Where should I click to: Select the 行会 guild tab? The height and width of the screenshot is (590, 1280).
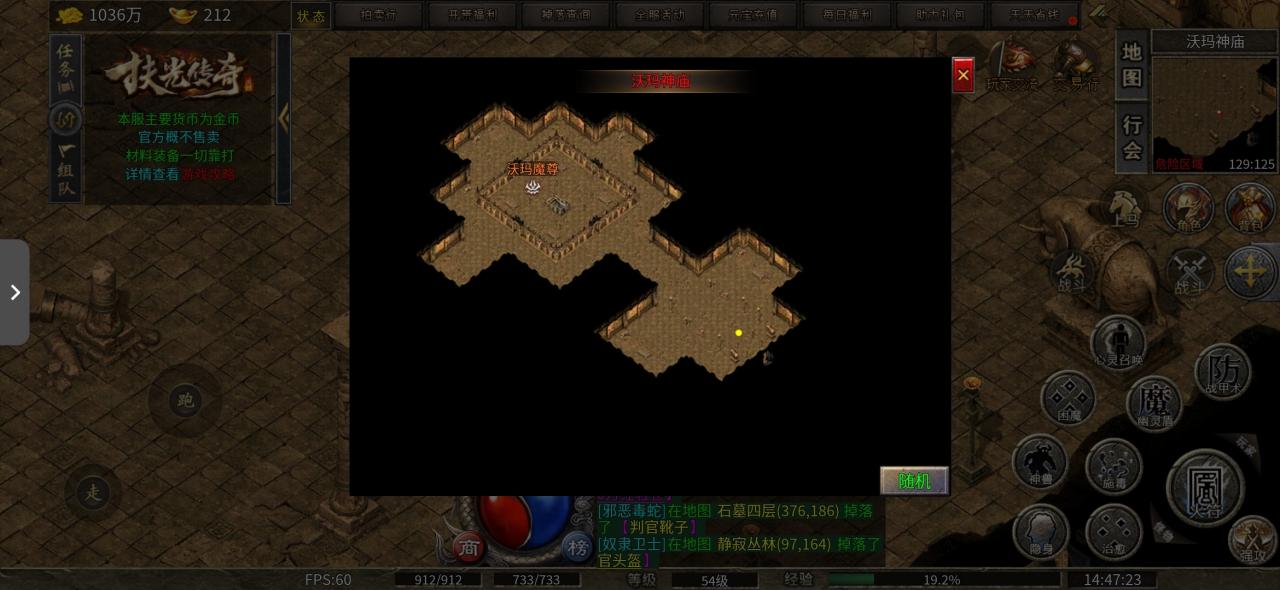1132,138
